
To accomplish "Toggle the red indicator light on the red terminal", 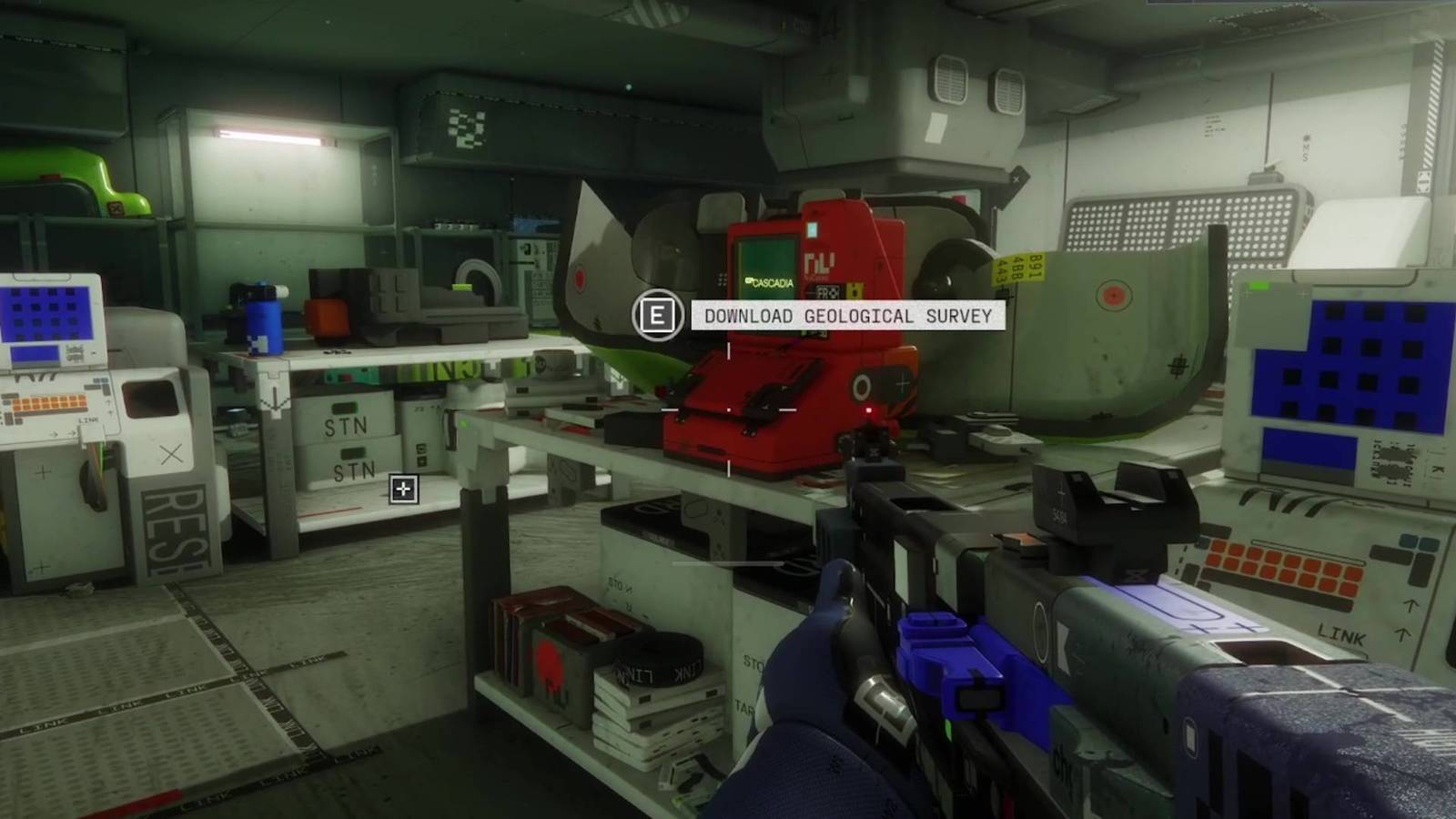I will [x=869, y=411].
